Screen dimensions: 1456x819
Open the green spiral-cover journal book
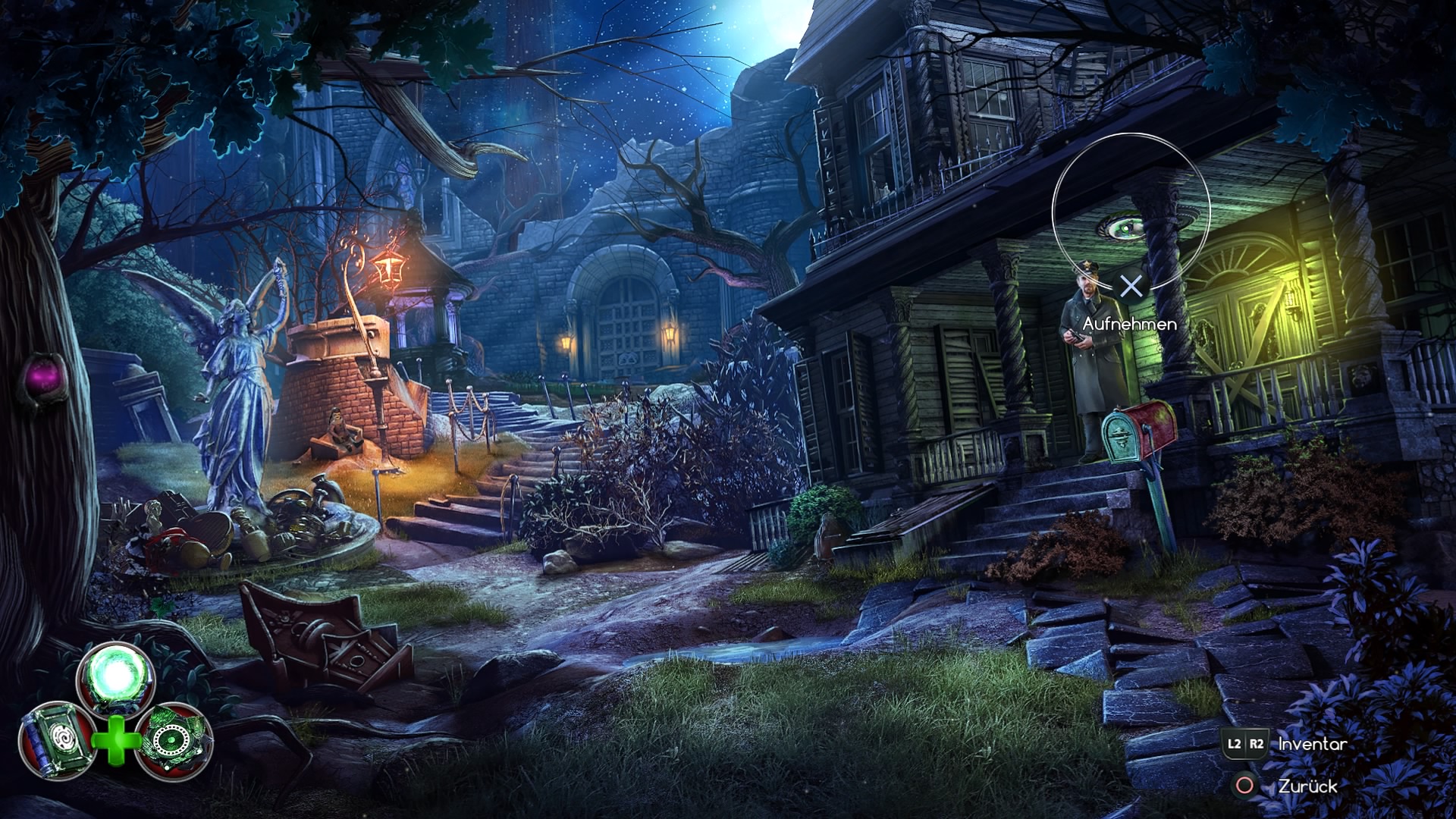(55, 739)
